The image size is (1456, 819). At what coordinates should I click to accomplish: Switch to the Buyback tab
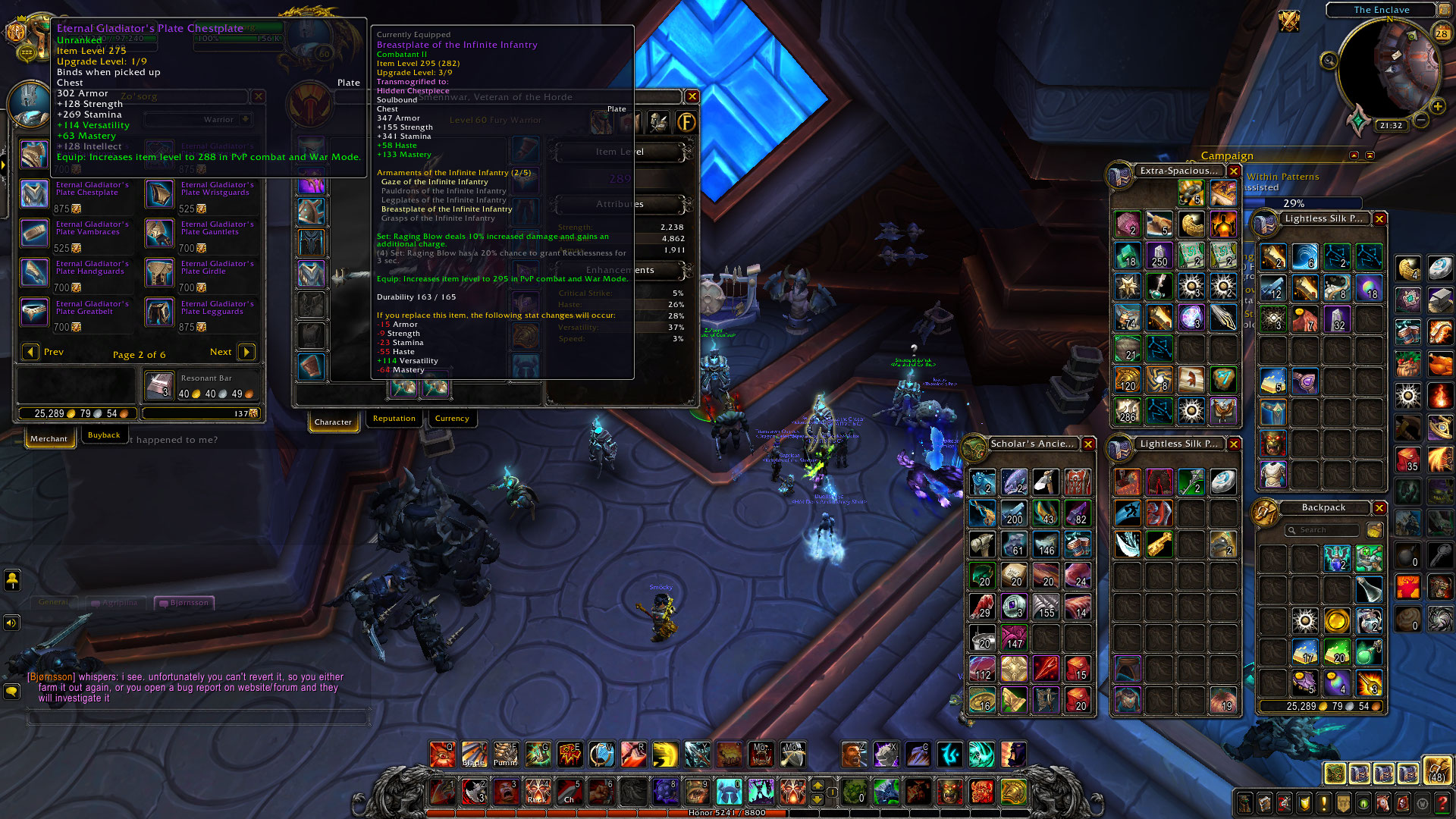coord(104,435)
